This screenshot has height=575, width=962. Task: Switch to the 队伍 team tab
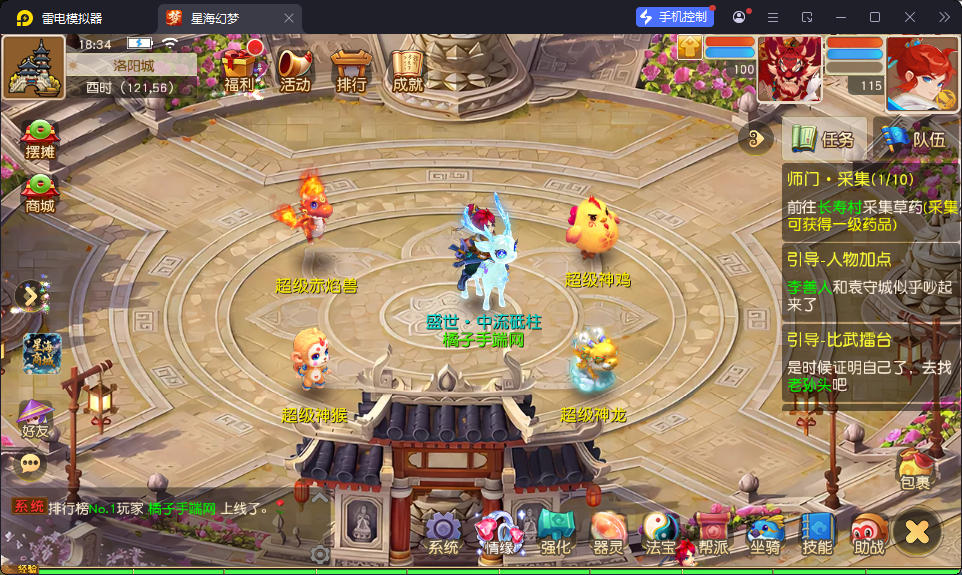916,139
